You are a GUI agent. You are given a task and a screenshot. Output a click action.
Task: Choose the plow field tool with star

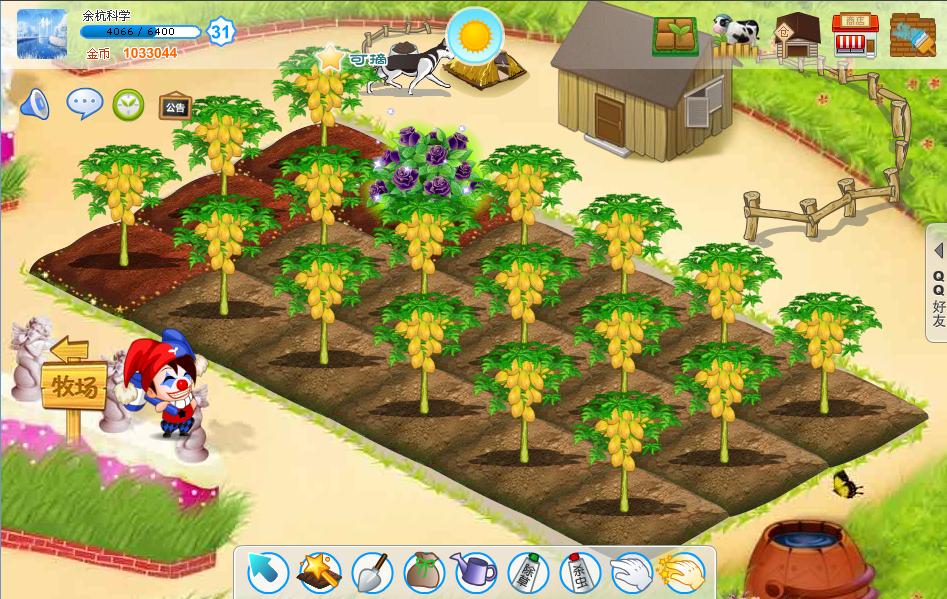[320, 572]
